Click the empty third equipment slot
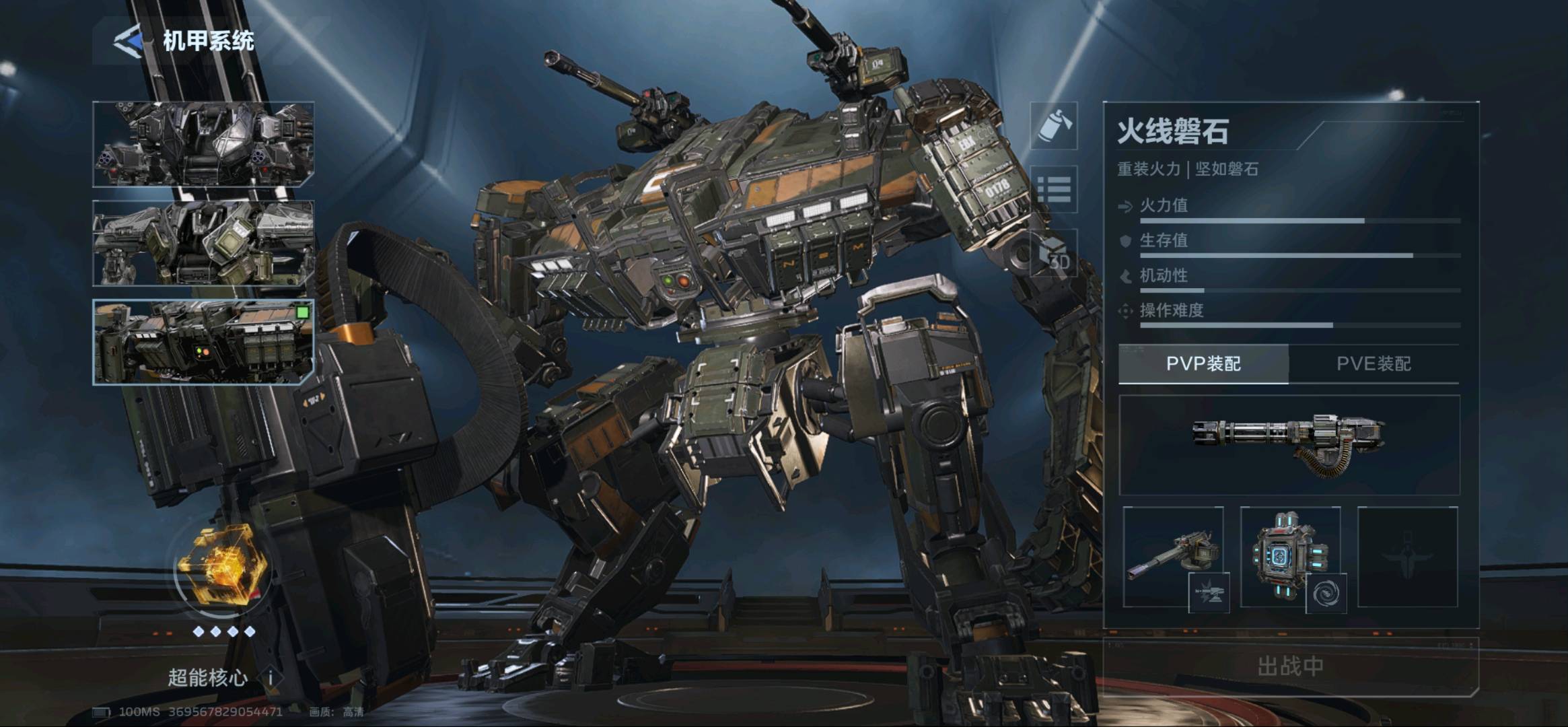This screenshot has height=727, width=1568. pos(1408,557)
